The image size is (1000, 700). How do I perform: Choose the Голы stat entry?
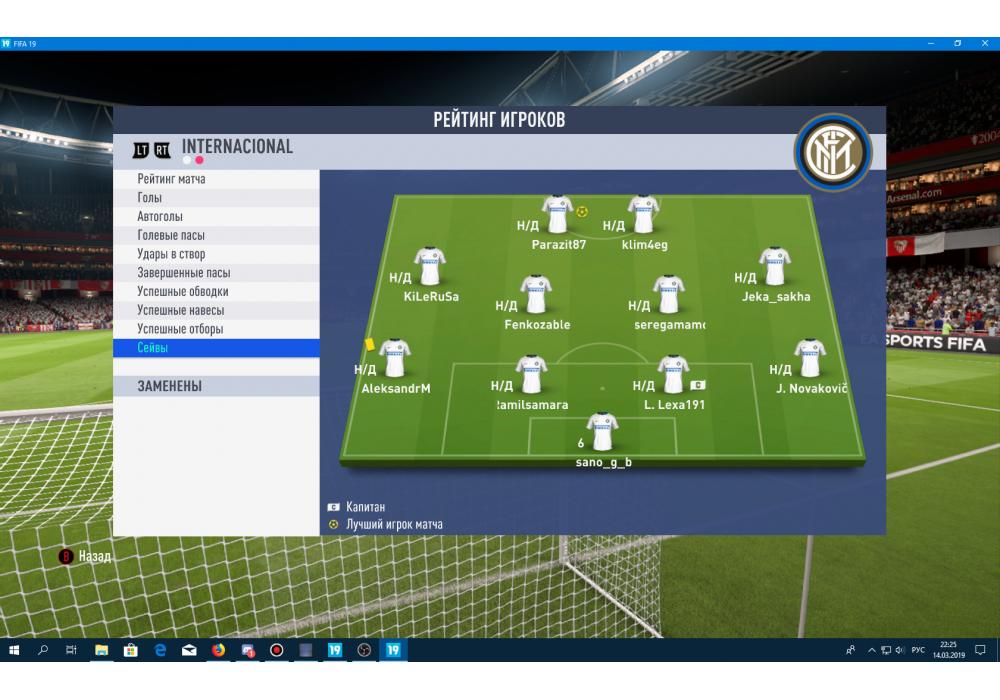pyautogui.click(x=216, y=198)
